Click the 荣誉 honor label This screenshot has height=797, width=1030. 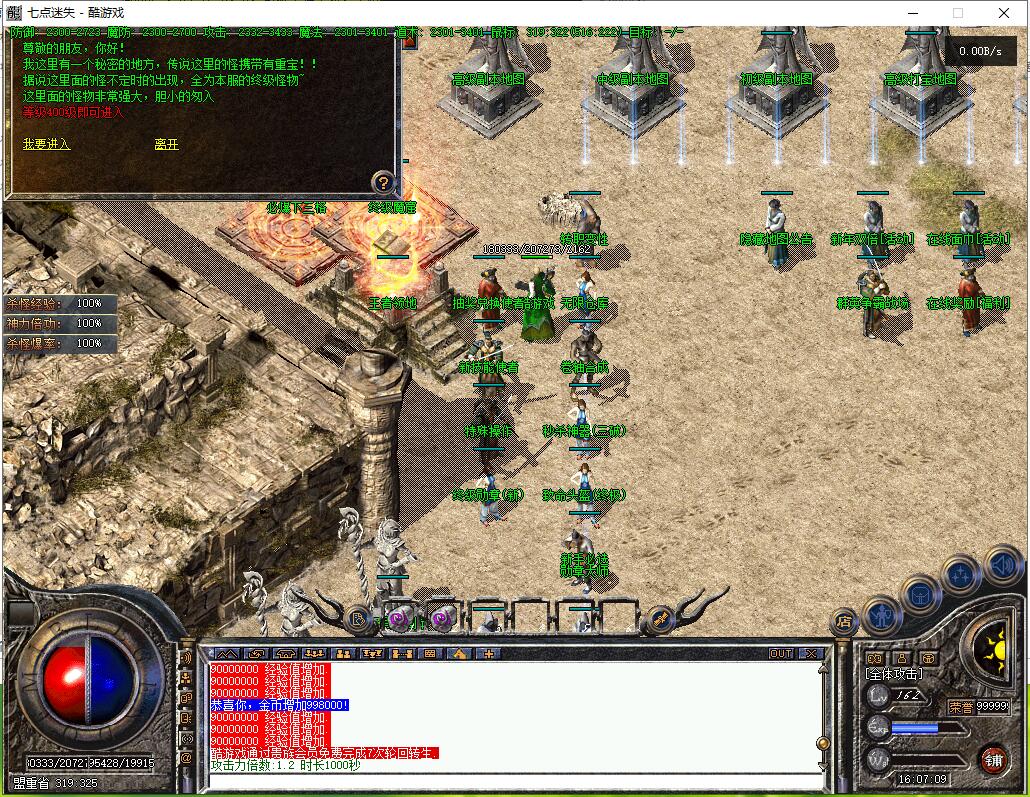coord(961,706)
